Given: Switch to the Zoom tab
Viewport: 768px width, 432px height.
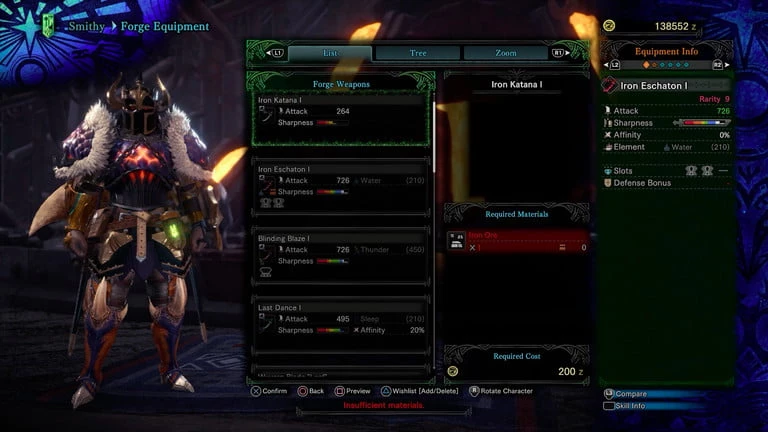Looking at the screenshot, I should (x=505, y=52).
